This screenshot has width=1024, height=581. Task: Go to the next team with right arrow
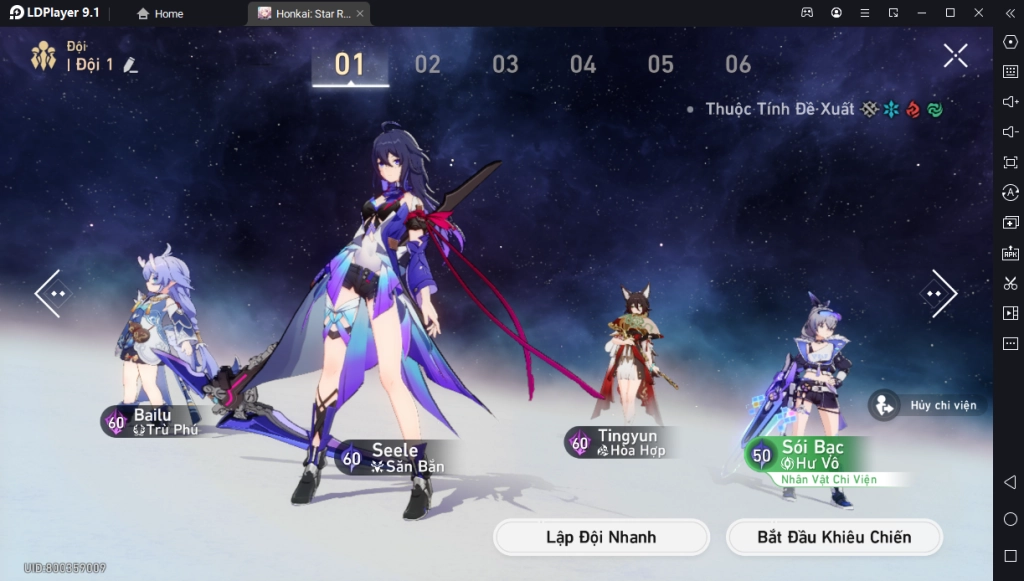tap(938, 294)
